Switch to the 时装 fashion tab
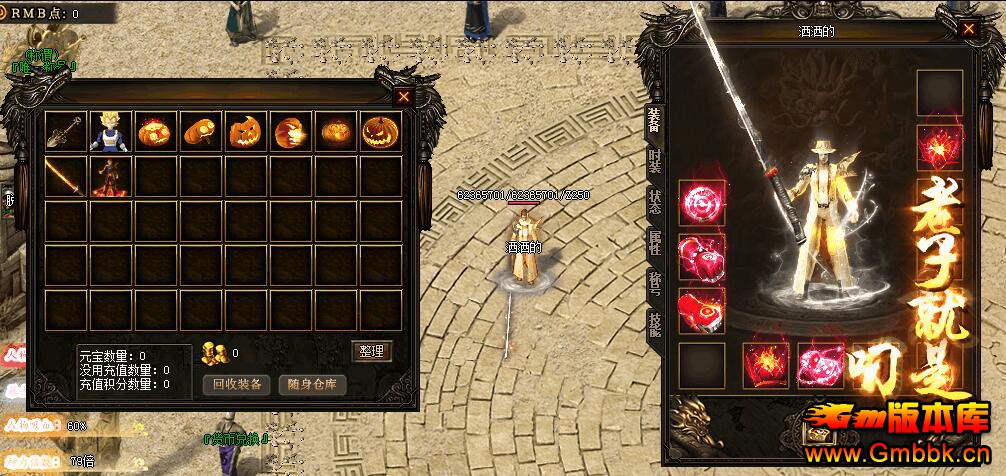Viewport: 1006px width, 476px height. click(x=654, y=161)
